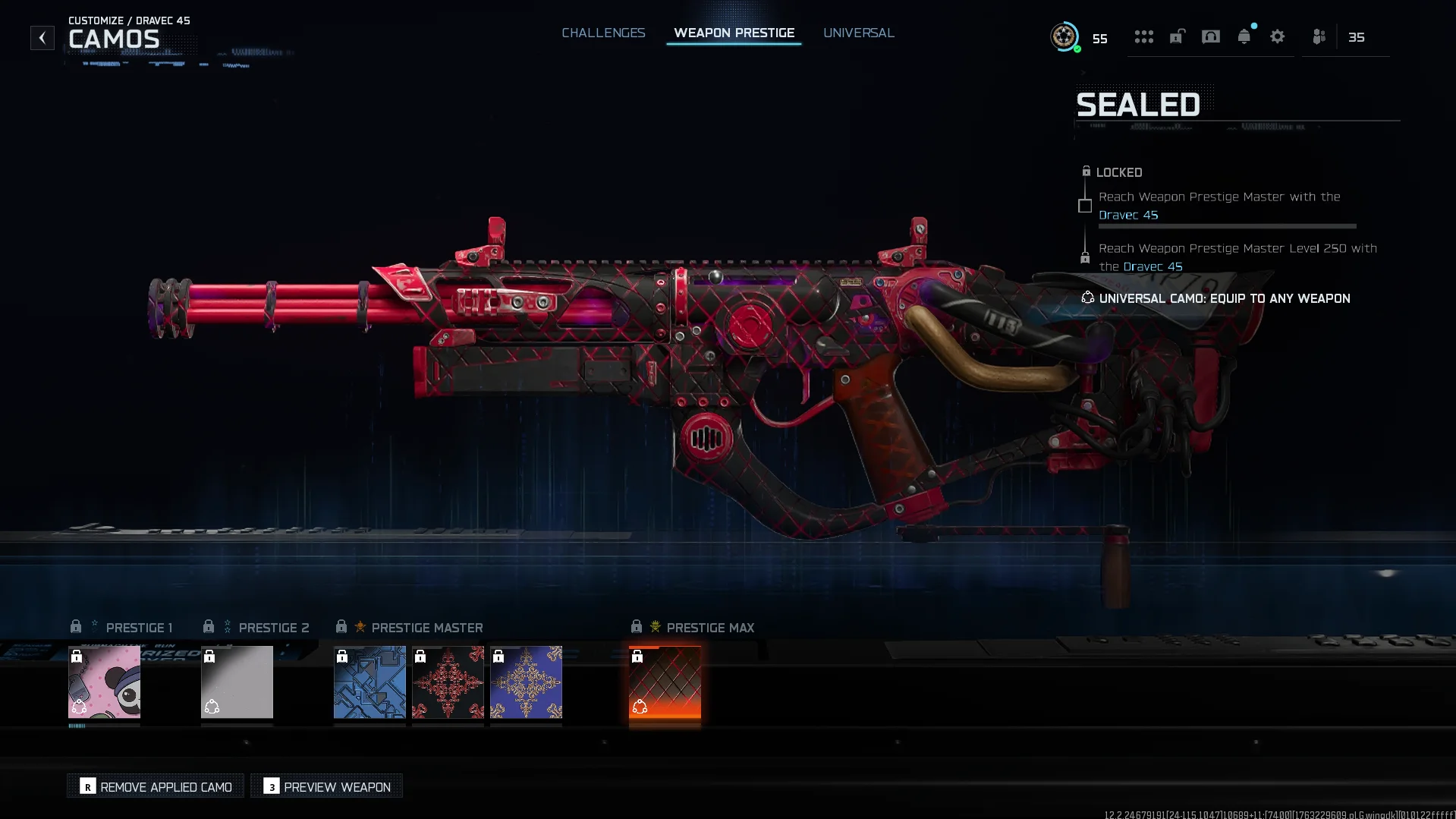Open the top bar icon left of the bell
This screenshot has width=1456, height=819.
(1210, 36)
